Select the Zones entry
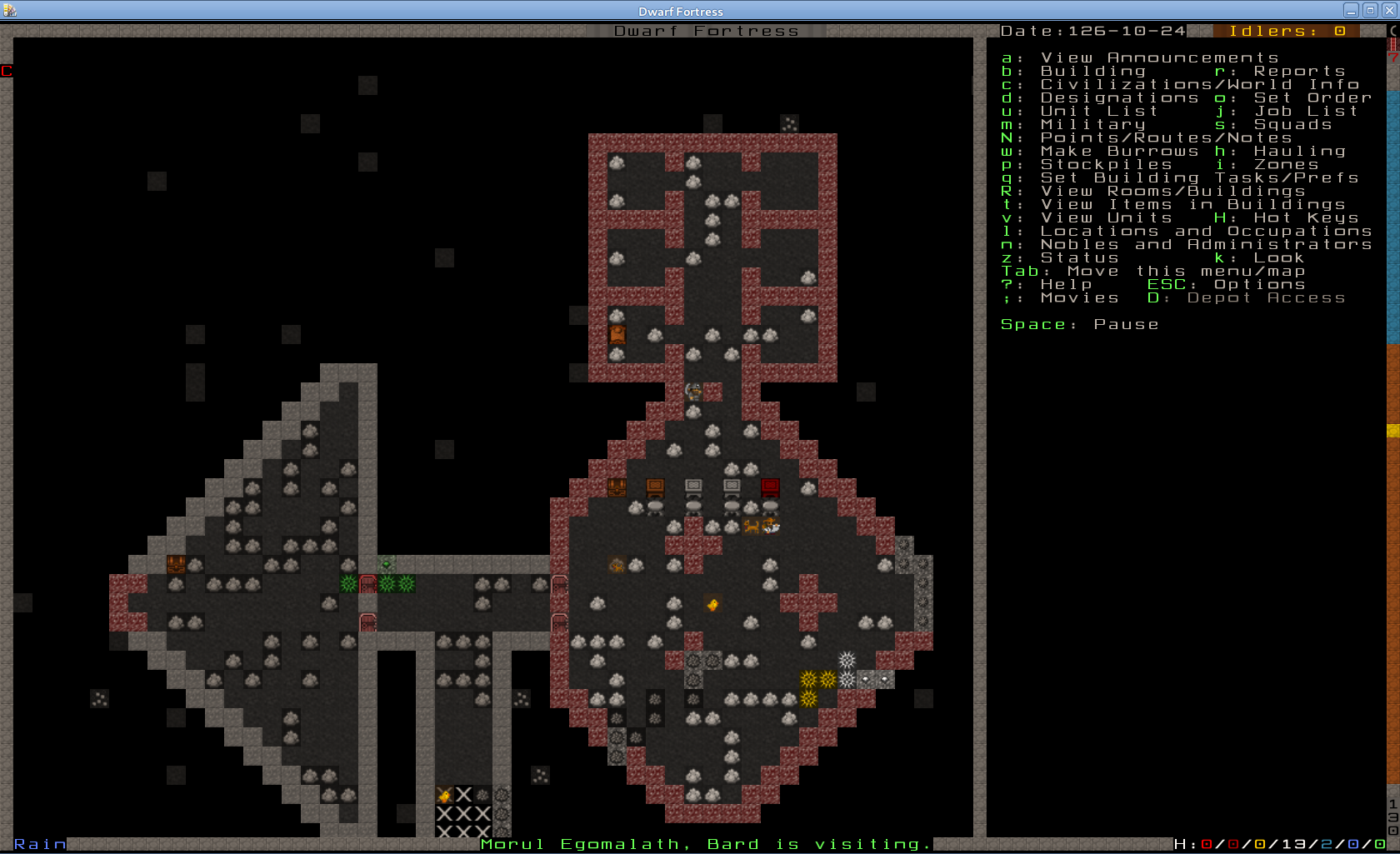The height and width of the screenshot is (854, 1400). click(1286, 164)
